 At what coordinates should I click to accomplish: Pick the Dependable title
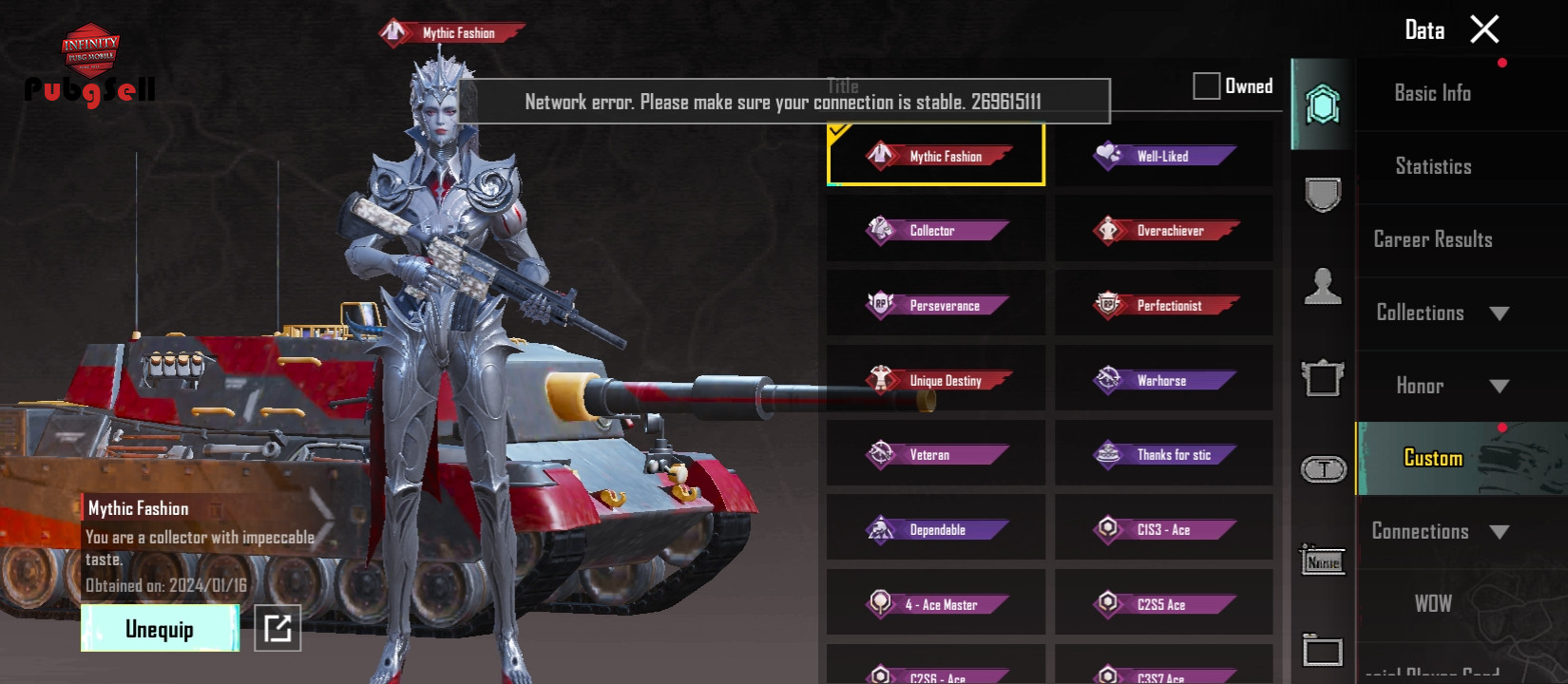[936, 529]
